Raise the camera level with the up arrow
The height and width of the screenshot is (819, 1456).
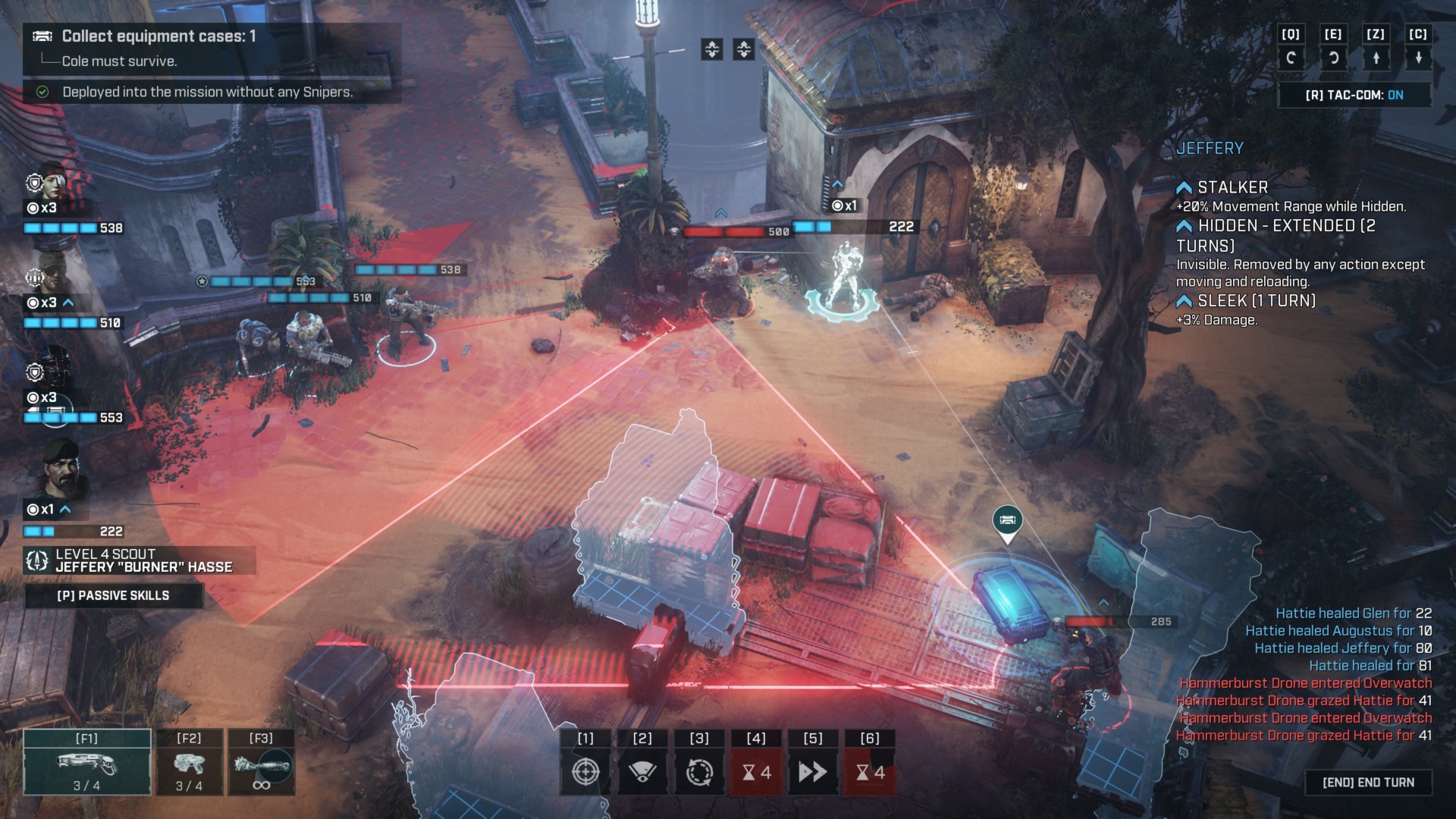tap(1376, 58)
